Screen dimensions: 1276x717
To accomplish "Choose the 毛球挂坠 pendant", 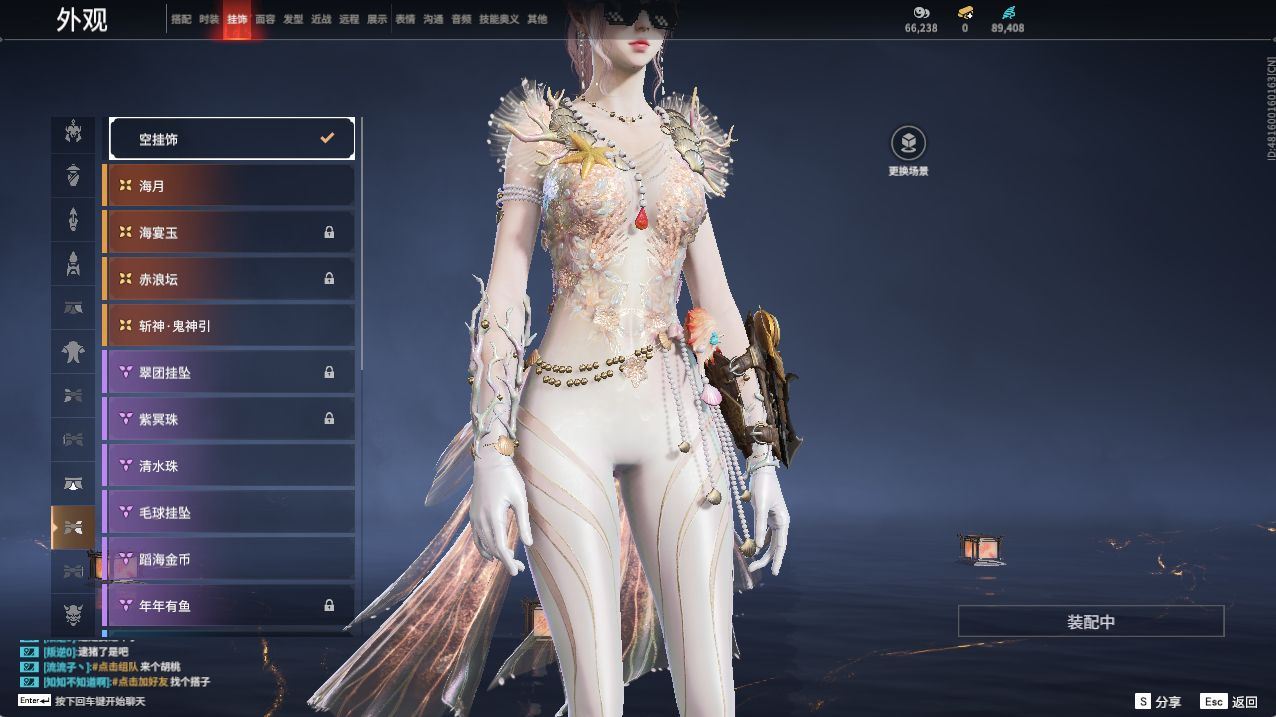I will pos(229,513).
